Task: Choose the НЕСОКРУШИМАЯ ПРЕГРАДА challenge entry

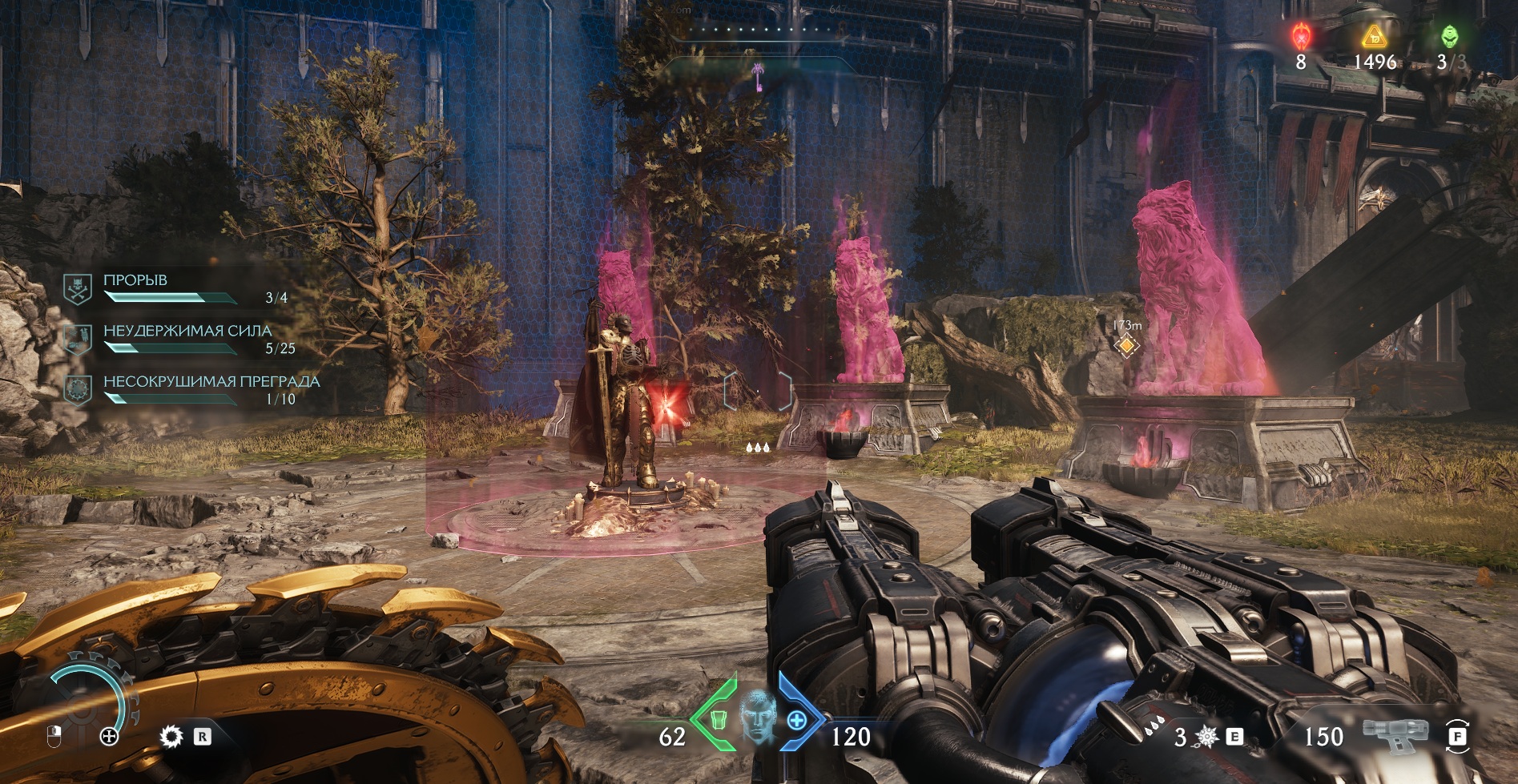Action: (211, 382)
